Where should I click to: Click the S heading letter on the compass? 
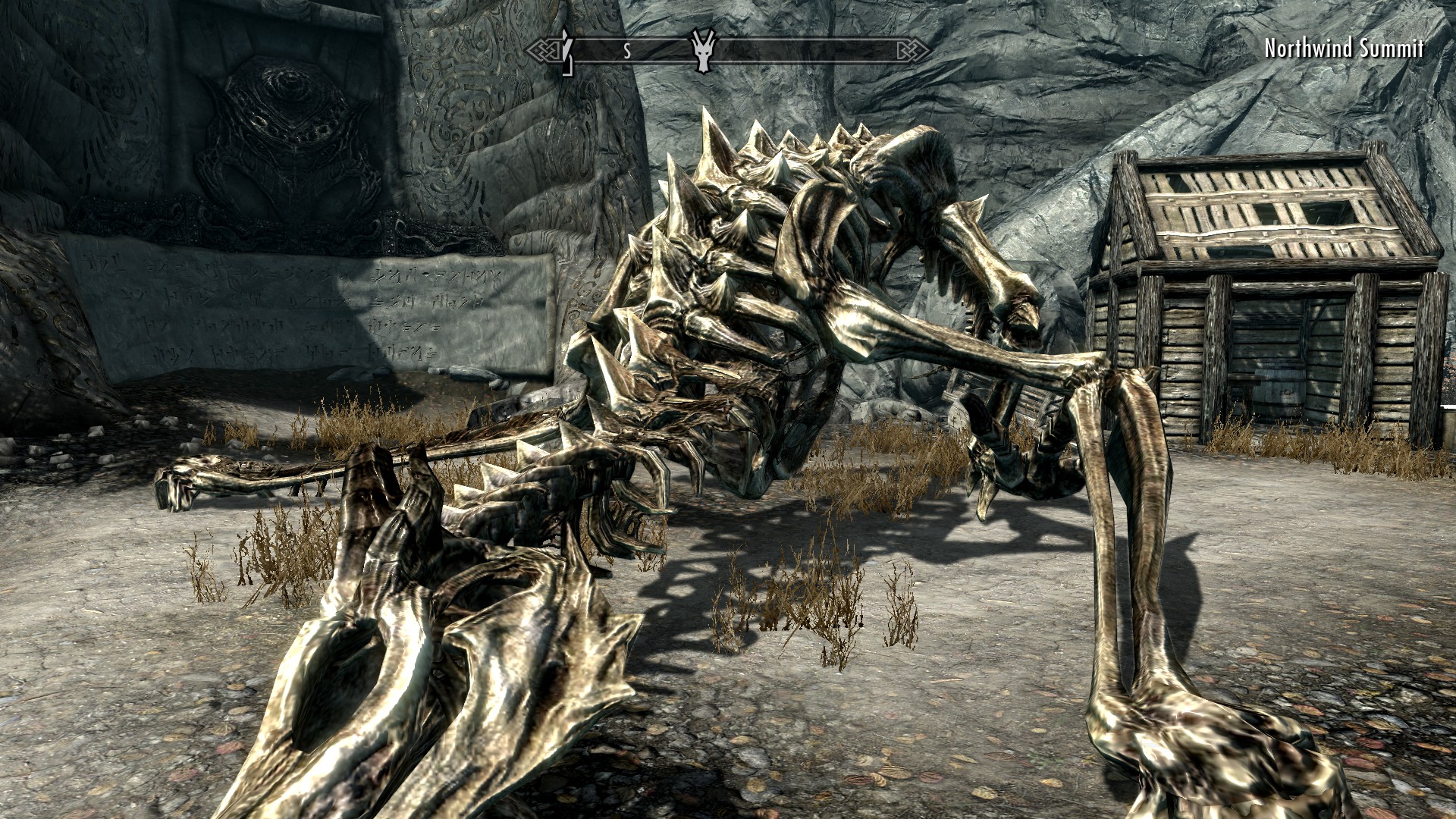click(627, 52)
